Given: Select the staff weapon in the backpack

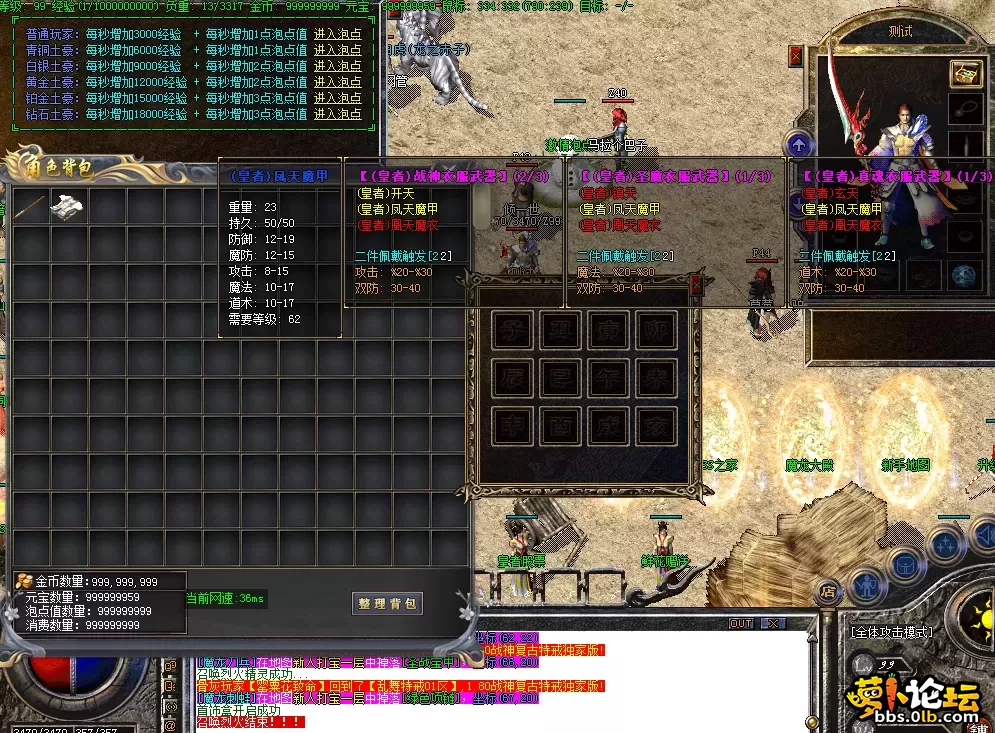Looking at the screenshot, I should coord(31,207).
